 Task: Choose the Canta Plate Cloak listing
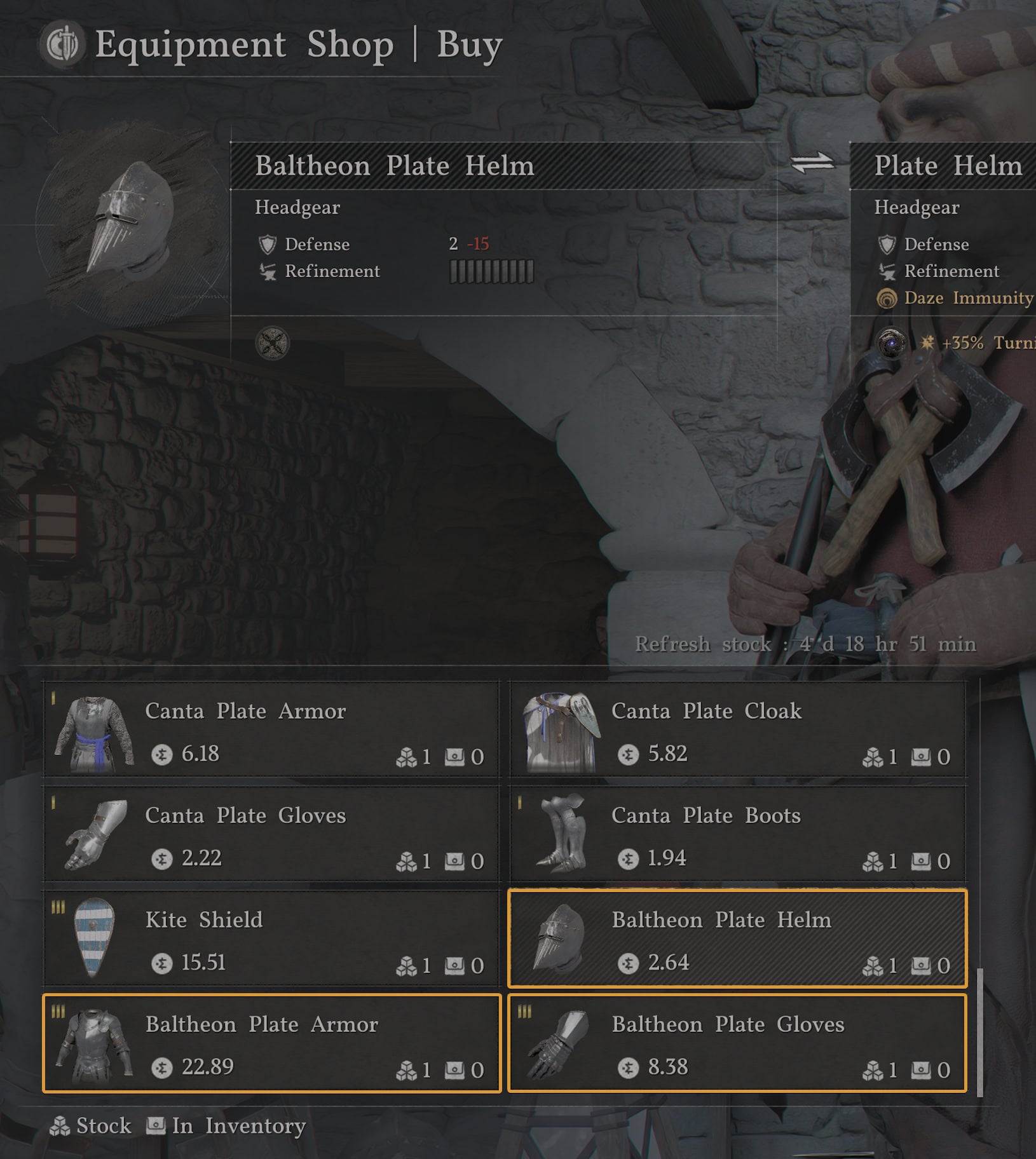tap(737, 729)
